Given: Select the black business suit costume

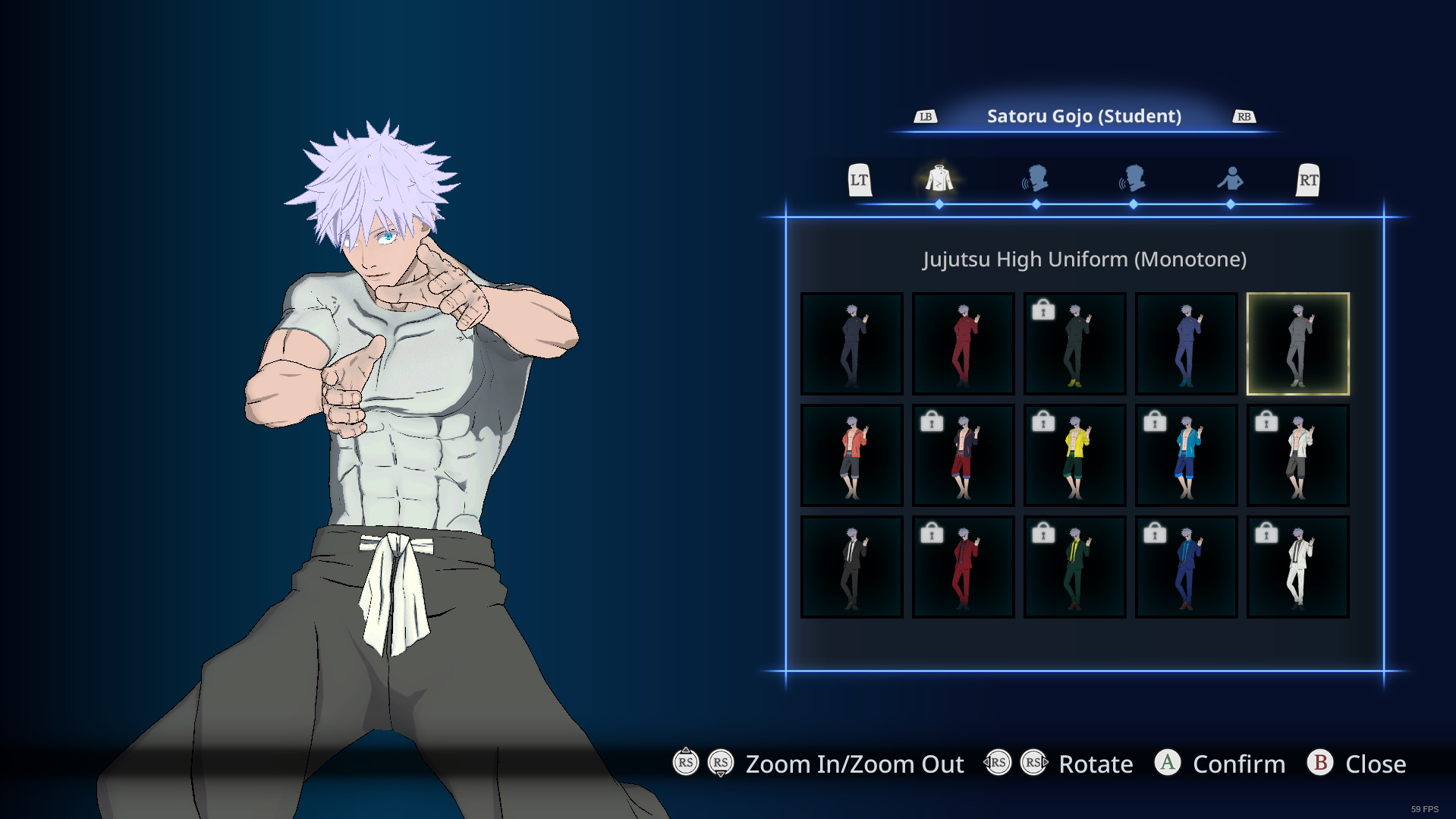Looking at the screenshot, I should coord(851,566).
